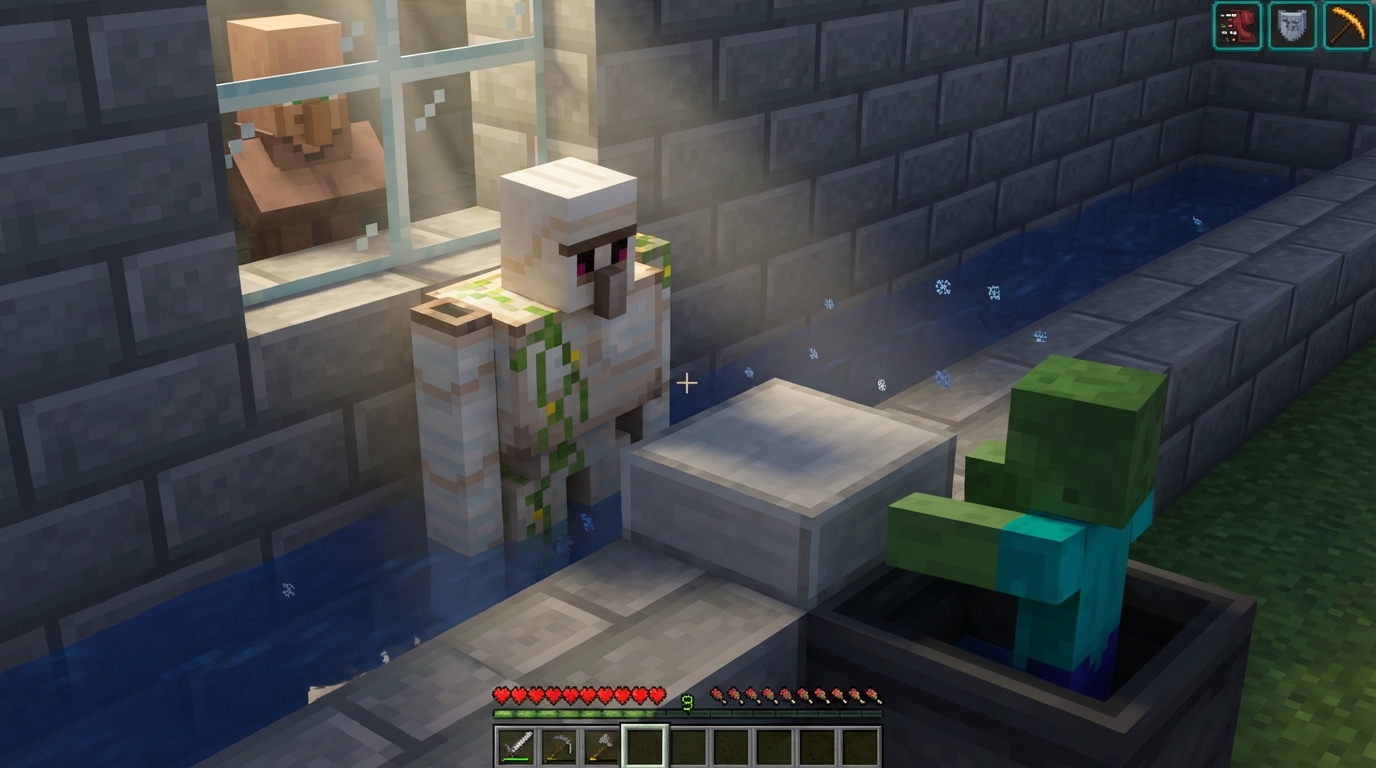Click the currently highlighted empty hotbar slot
Viewport: 1376px width, 768px height.
tap(645, 744)
